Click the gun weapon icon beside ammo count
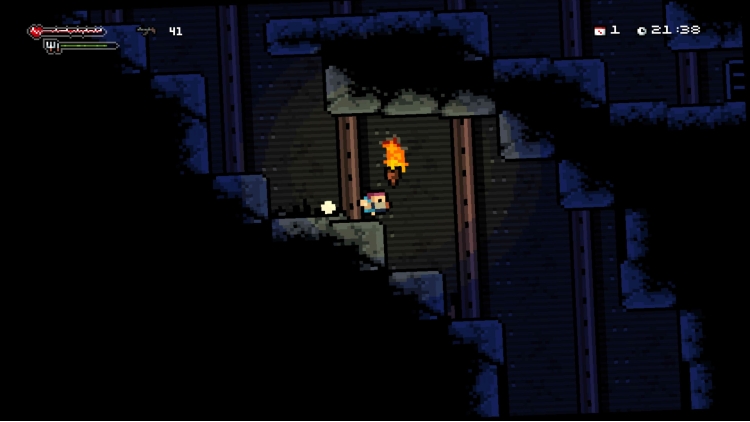 tap(146, 31)
